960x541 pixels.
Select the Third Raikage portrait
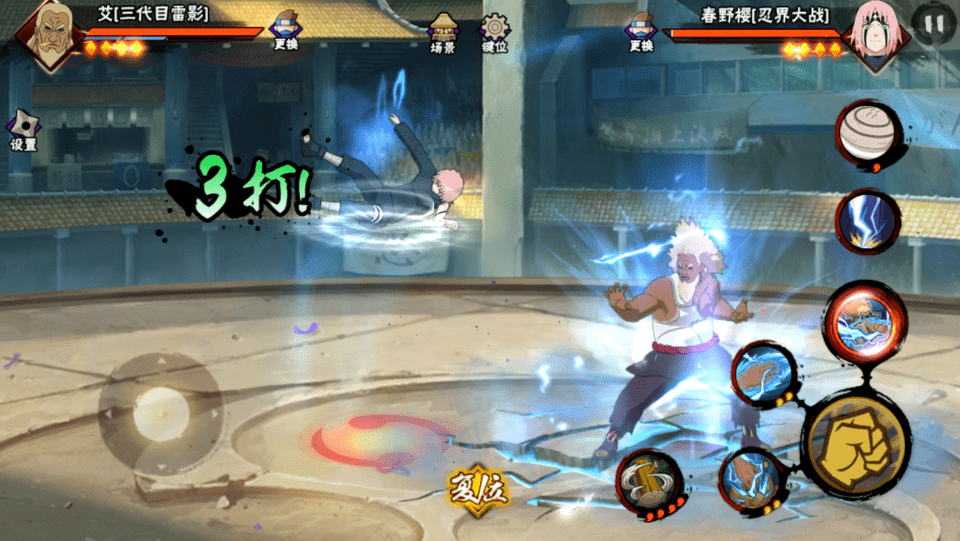coord(45,35)
